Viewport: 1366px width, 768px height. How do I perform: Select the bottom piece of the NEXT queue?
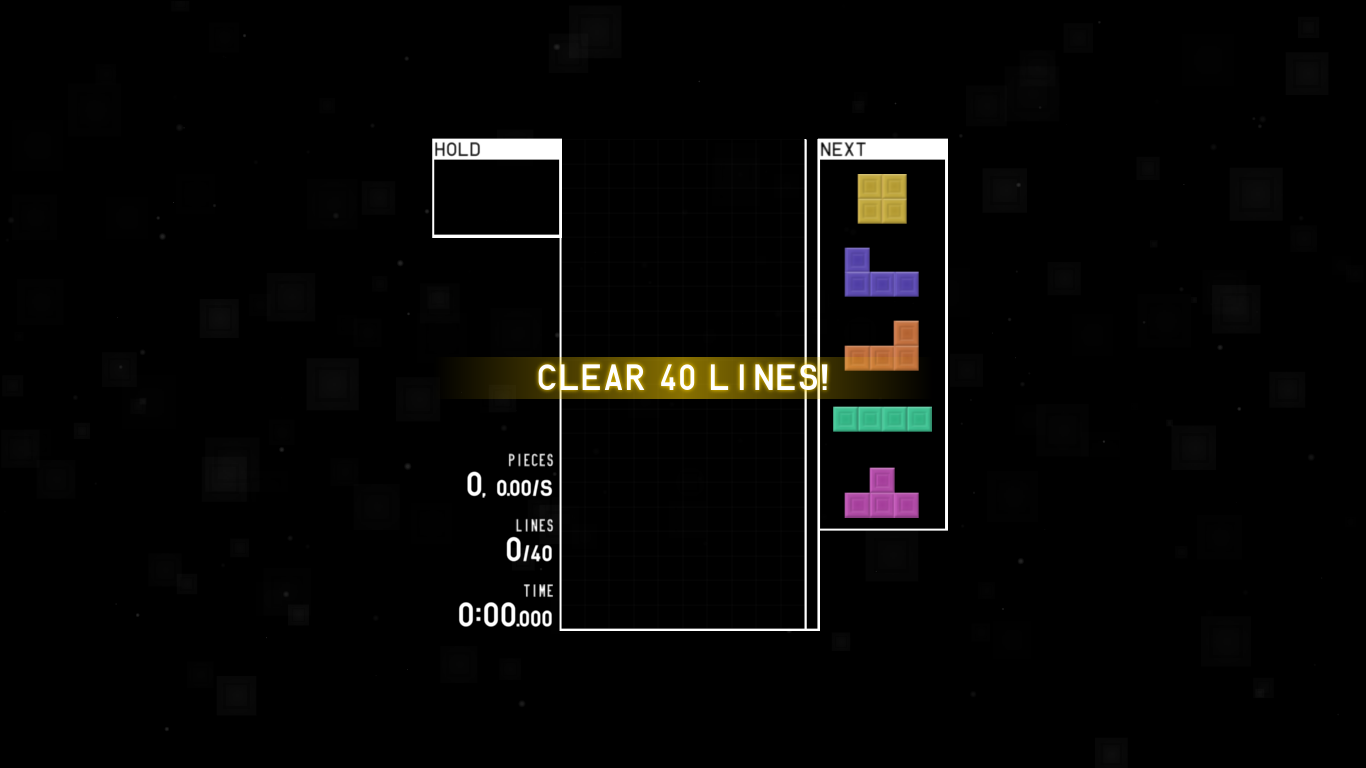click(x=881, y=492)
